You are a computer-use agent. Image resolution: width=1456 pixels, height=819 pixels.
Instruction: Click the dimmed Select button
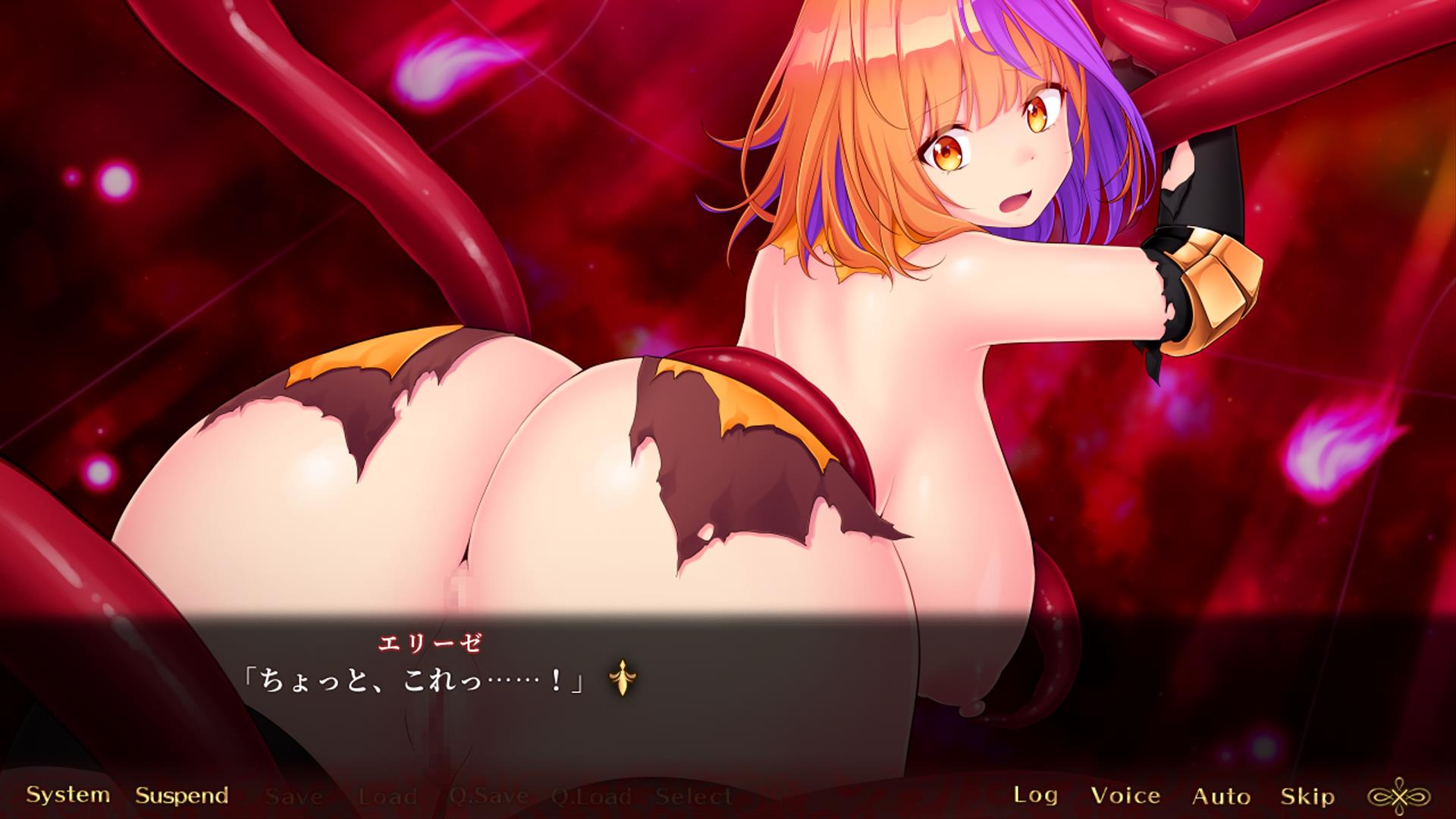[693, 797]
